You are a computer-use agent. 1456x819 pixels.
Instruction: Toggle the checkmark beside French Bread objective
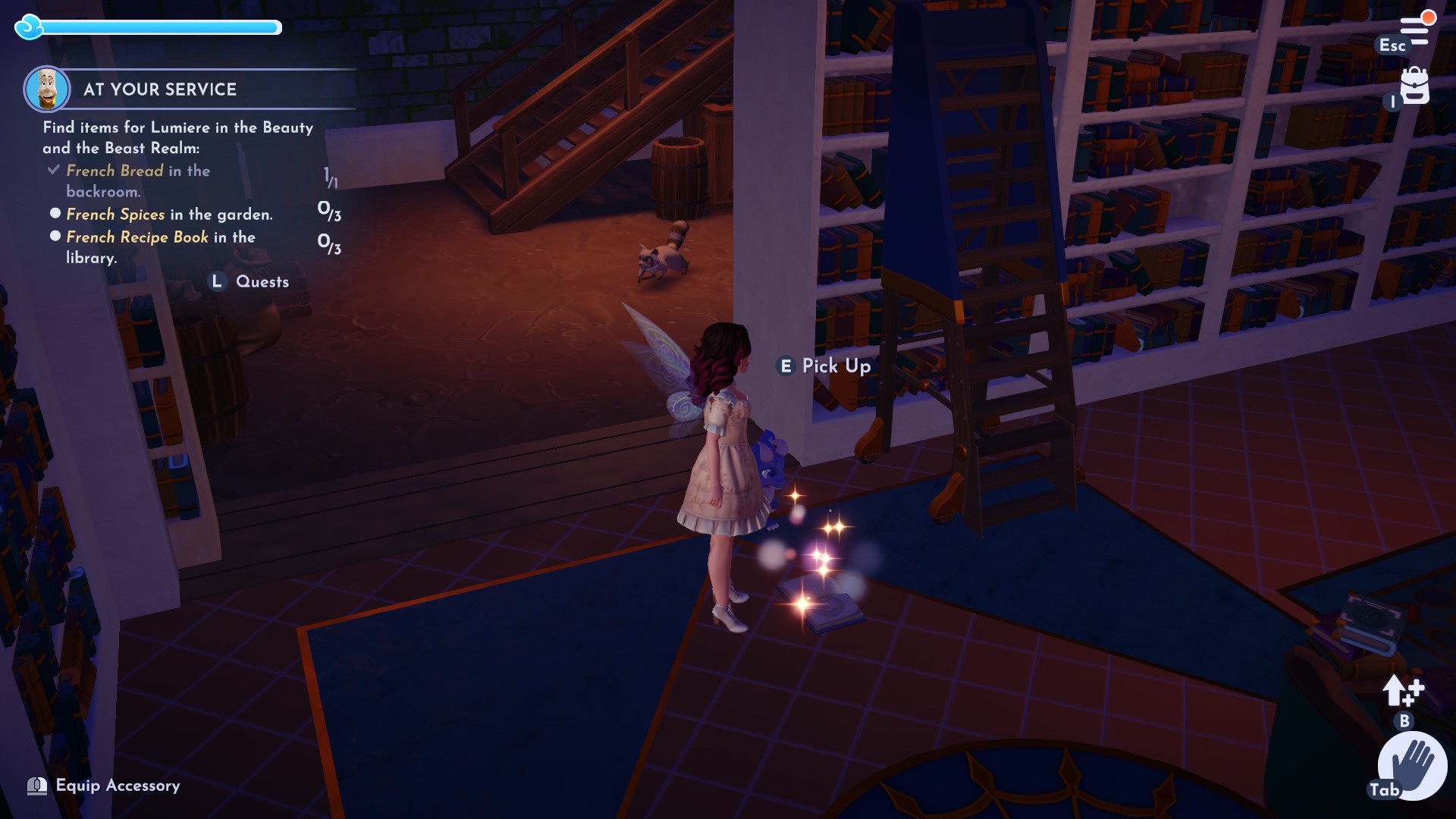coord(52,170)
